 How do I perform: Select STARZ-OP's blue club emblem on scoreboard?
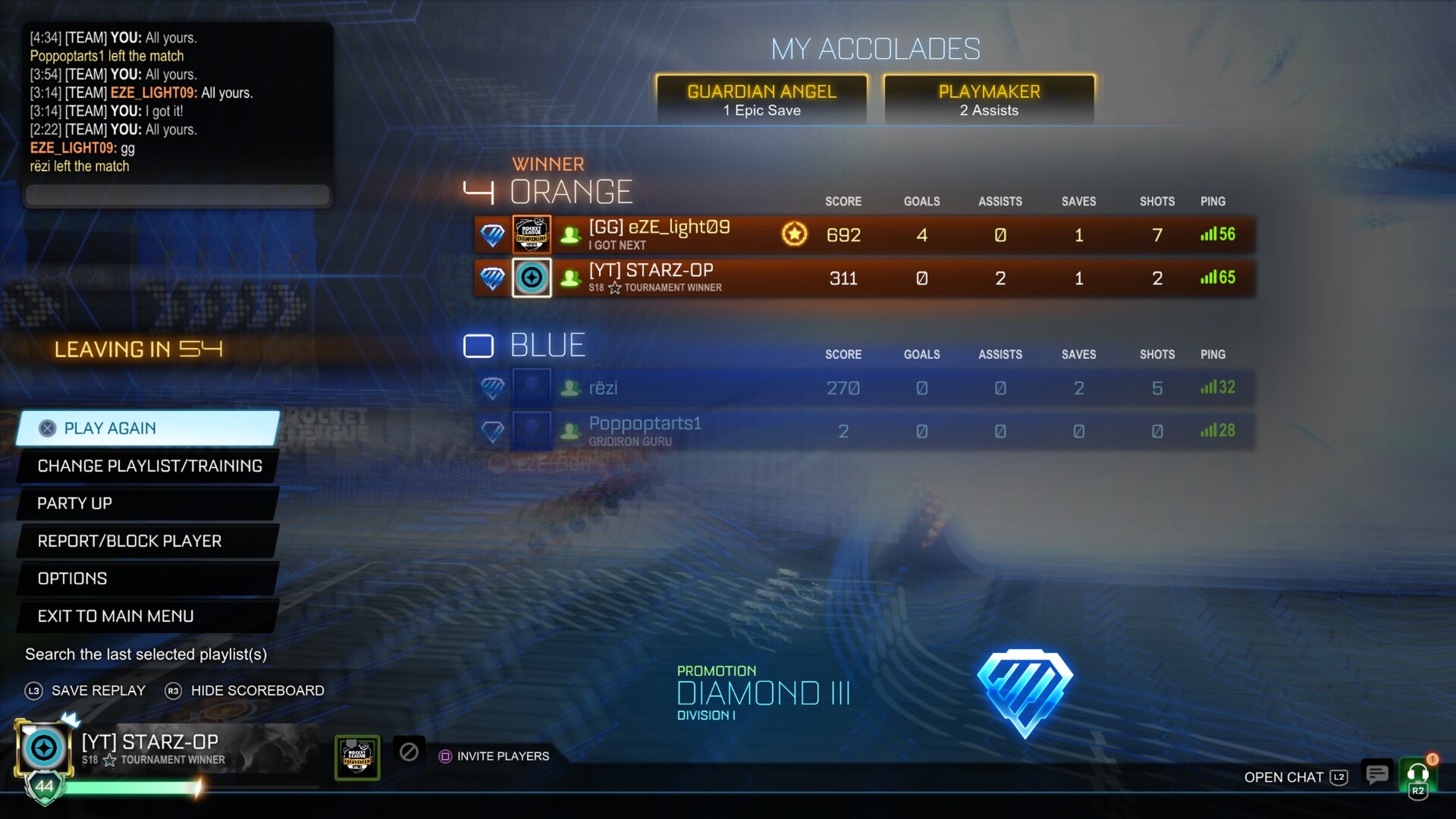(532, 278)
